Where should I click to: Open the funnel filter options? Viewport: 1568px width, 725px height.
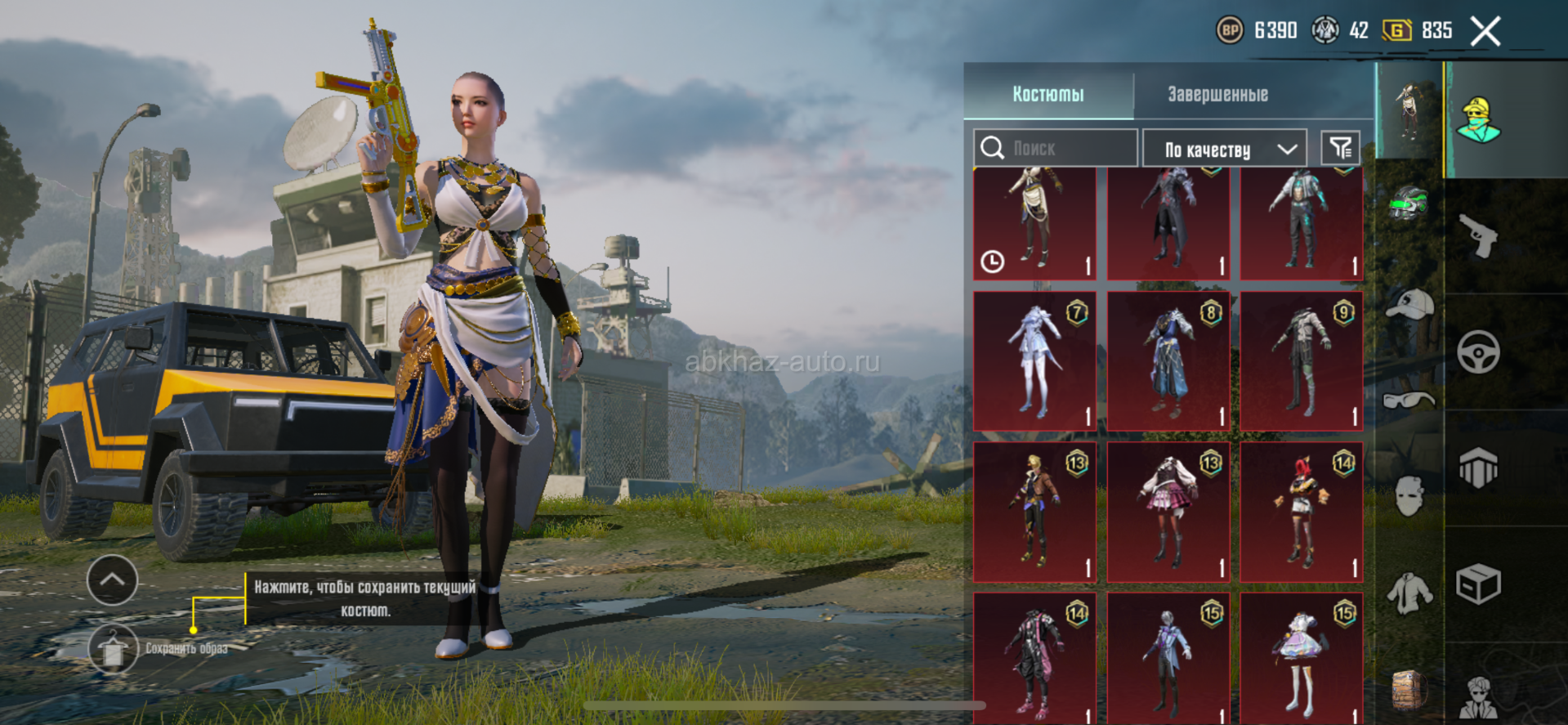1340,148
